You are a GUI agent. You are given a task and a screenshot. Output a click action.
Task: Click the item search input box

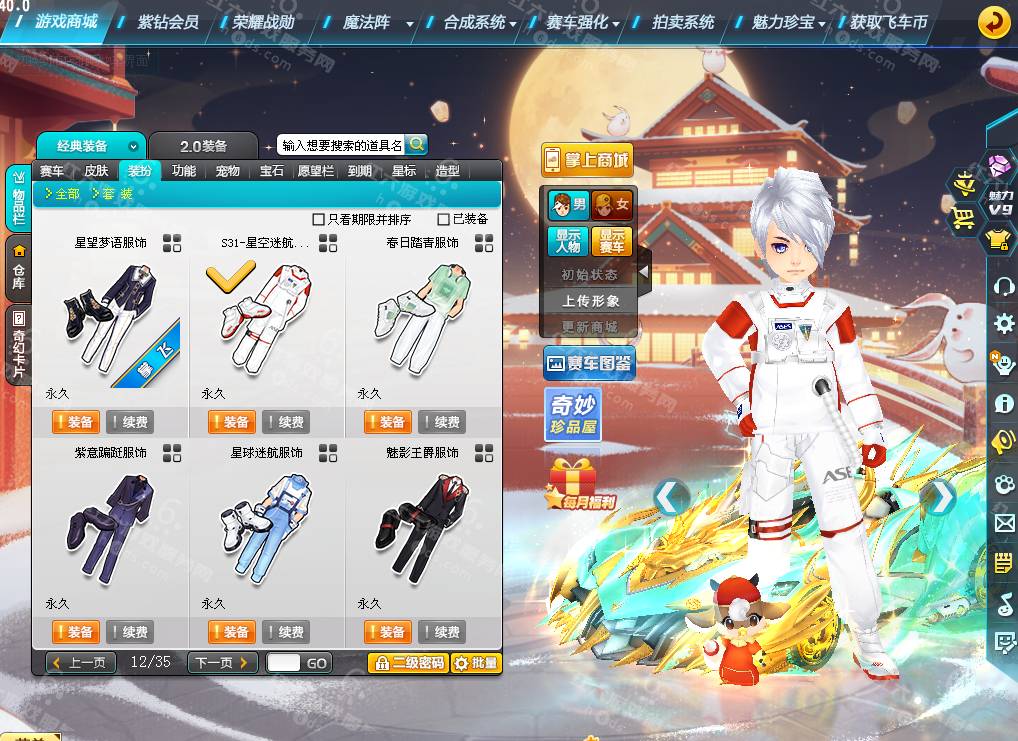(x=340, y=146)
